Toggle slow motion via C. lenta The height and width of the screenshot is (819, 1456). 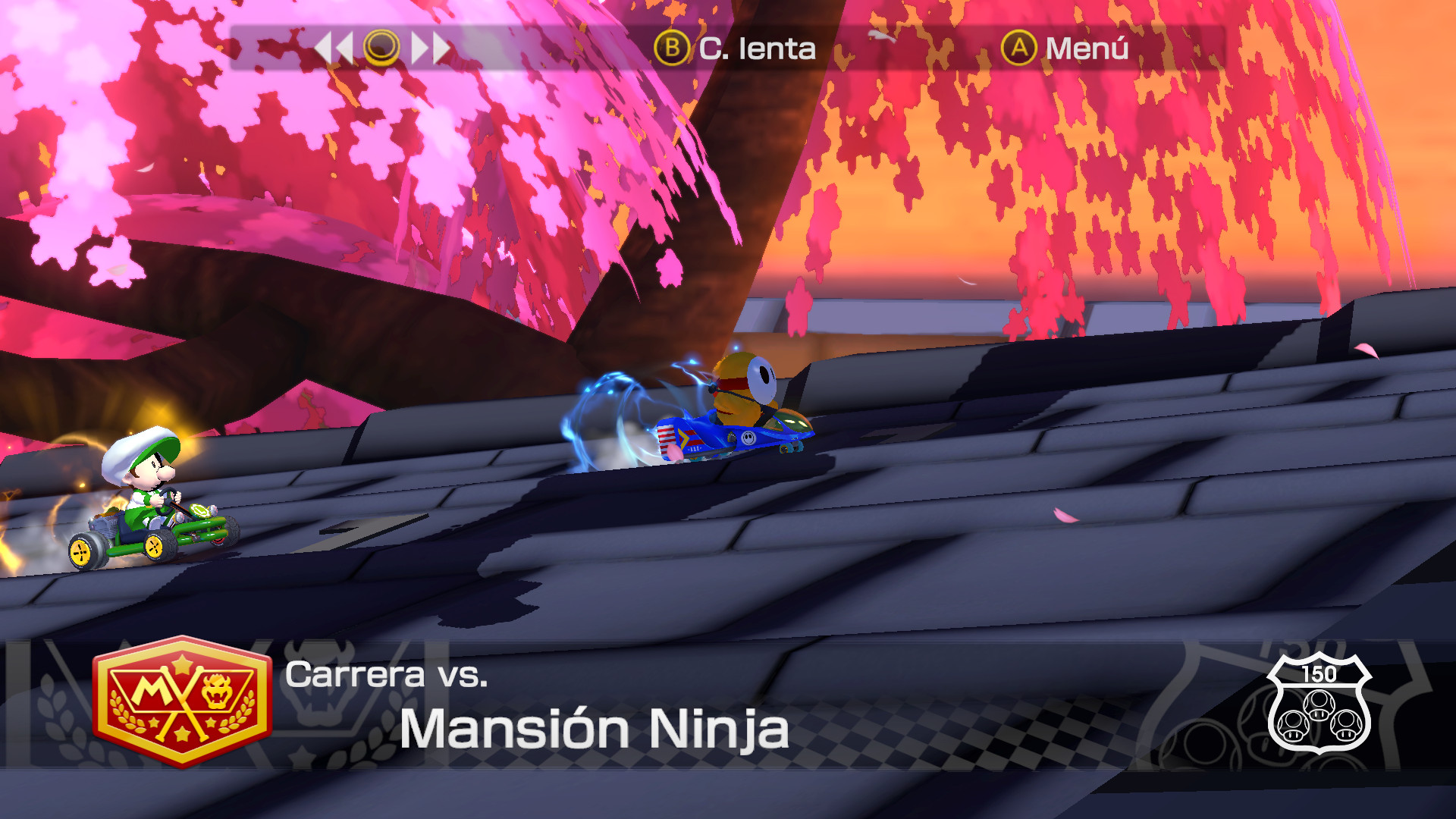click(755, 50)
